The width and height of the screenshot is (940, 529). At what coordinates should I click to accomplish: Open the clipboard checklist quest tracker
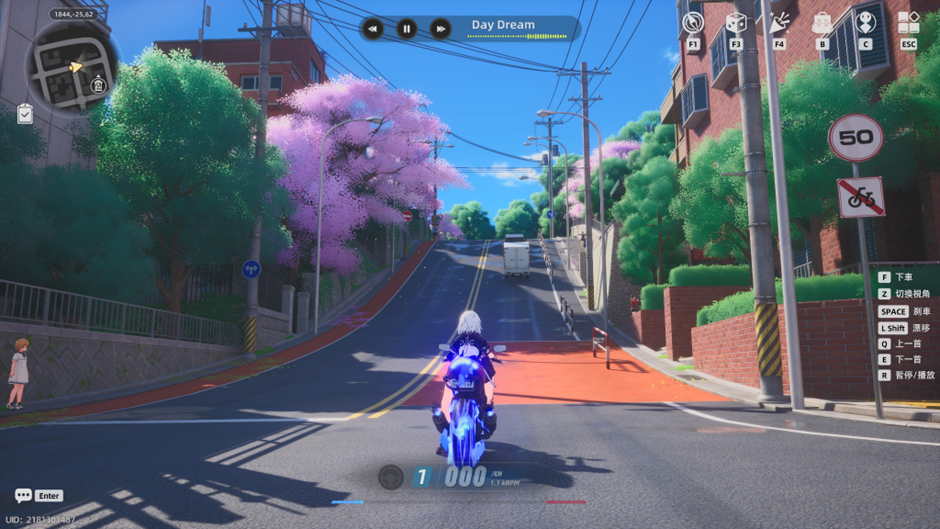click(25, 115)
